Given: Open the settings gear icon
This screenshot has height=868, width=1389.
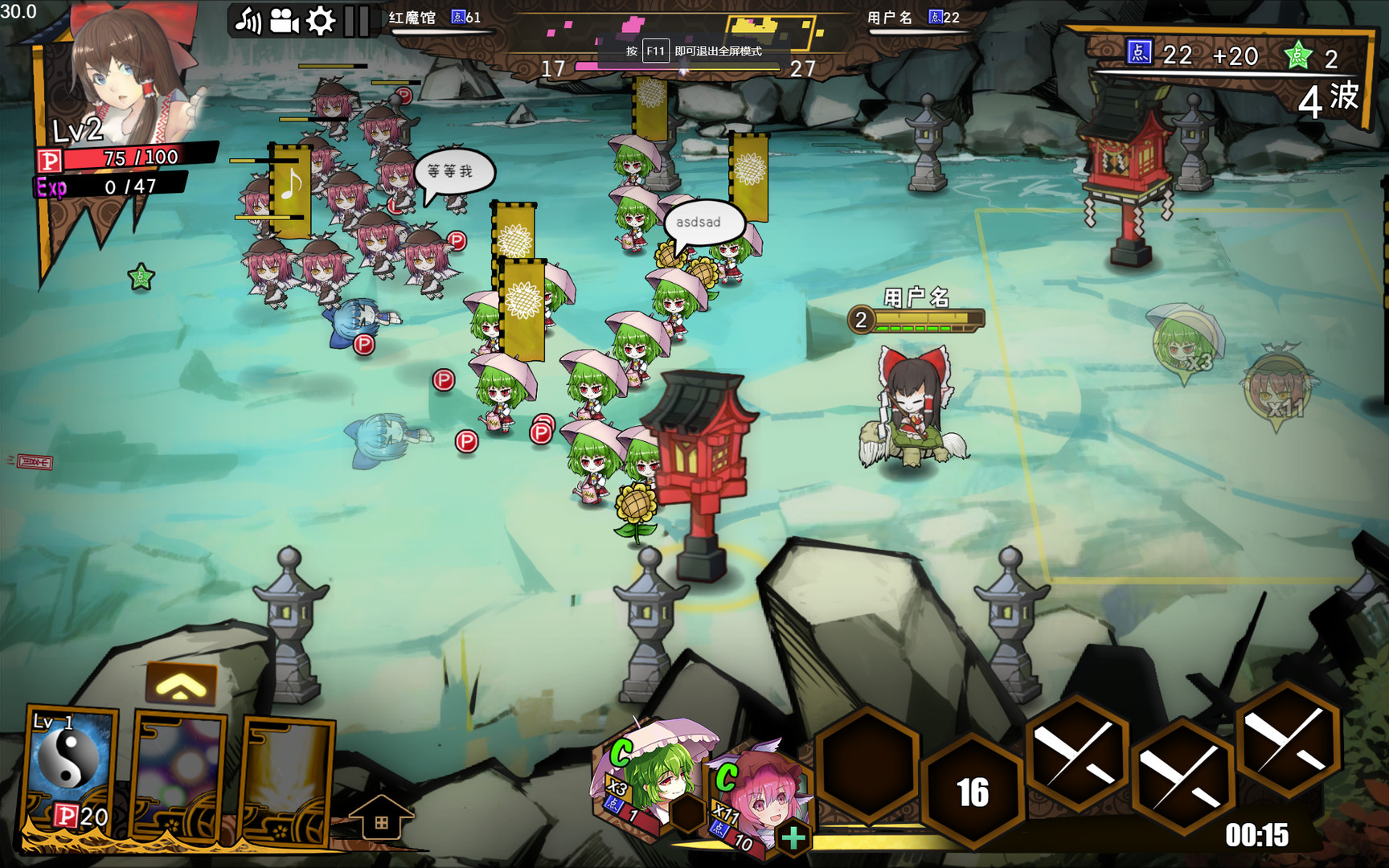Looking at the screenshot, I should click(319, 23).
